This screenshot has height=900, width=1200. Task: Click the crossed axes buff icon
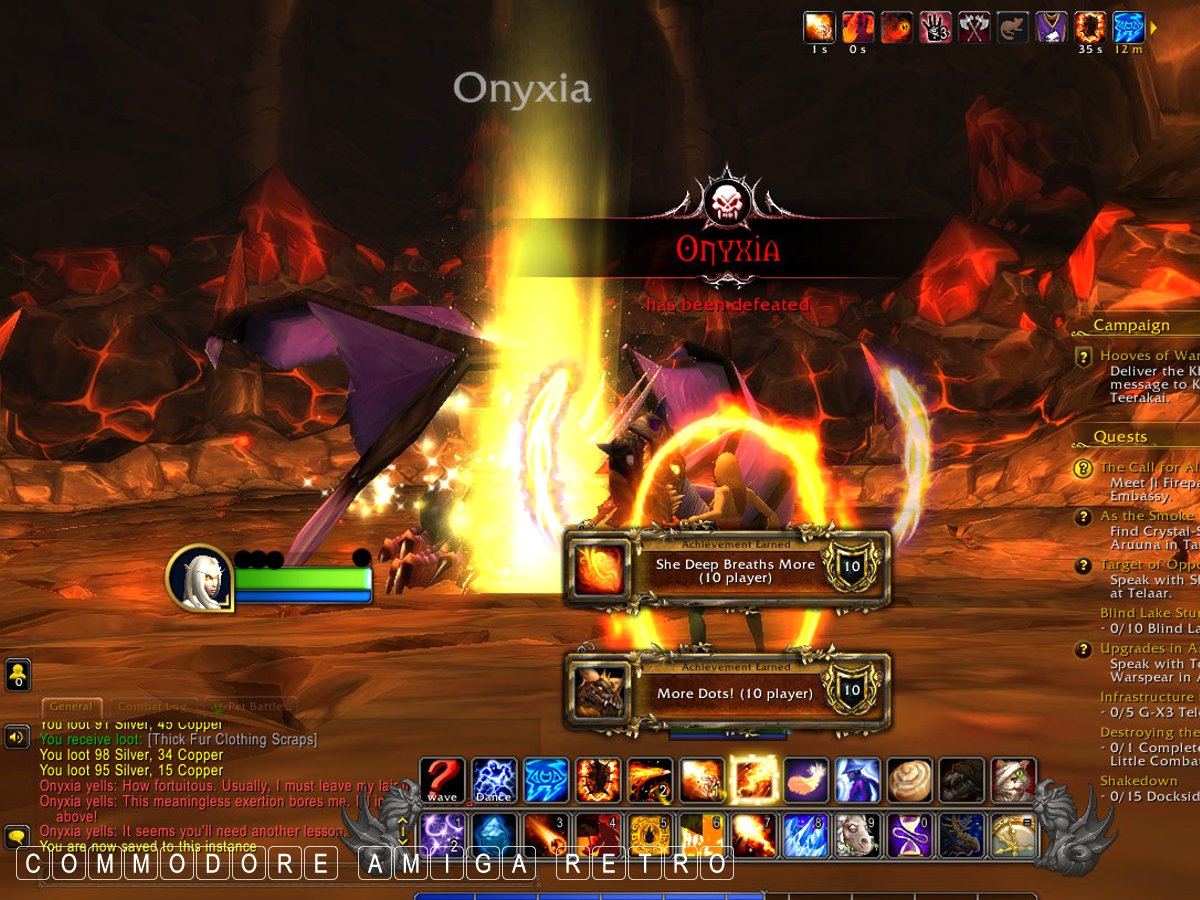click(x=974, y=27)
